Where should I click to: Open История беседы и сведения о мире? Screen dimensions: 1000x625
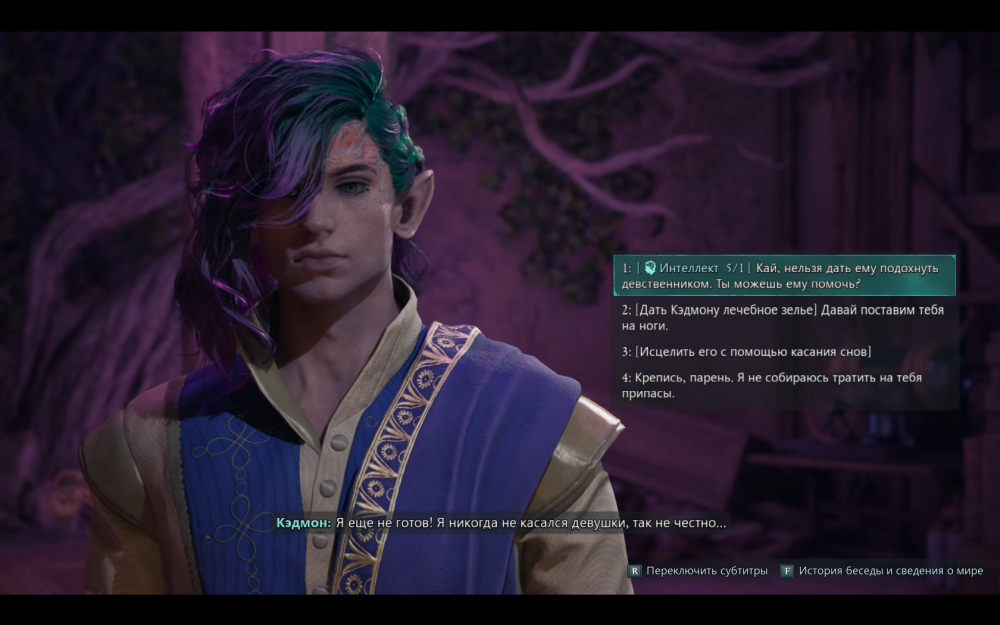click(882, 571)
